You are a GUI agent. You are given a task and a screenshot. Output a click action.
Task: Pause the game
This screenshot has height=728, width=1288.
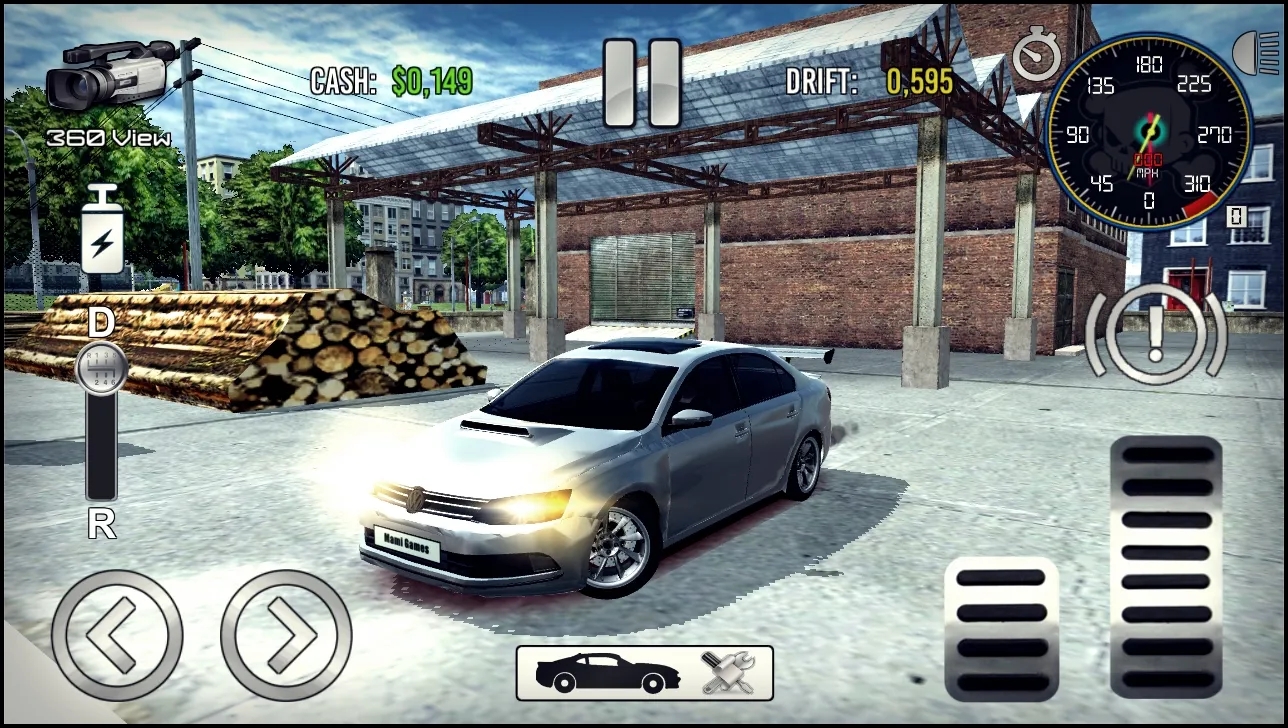(642, 83)
